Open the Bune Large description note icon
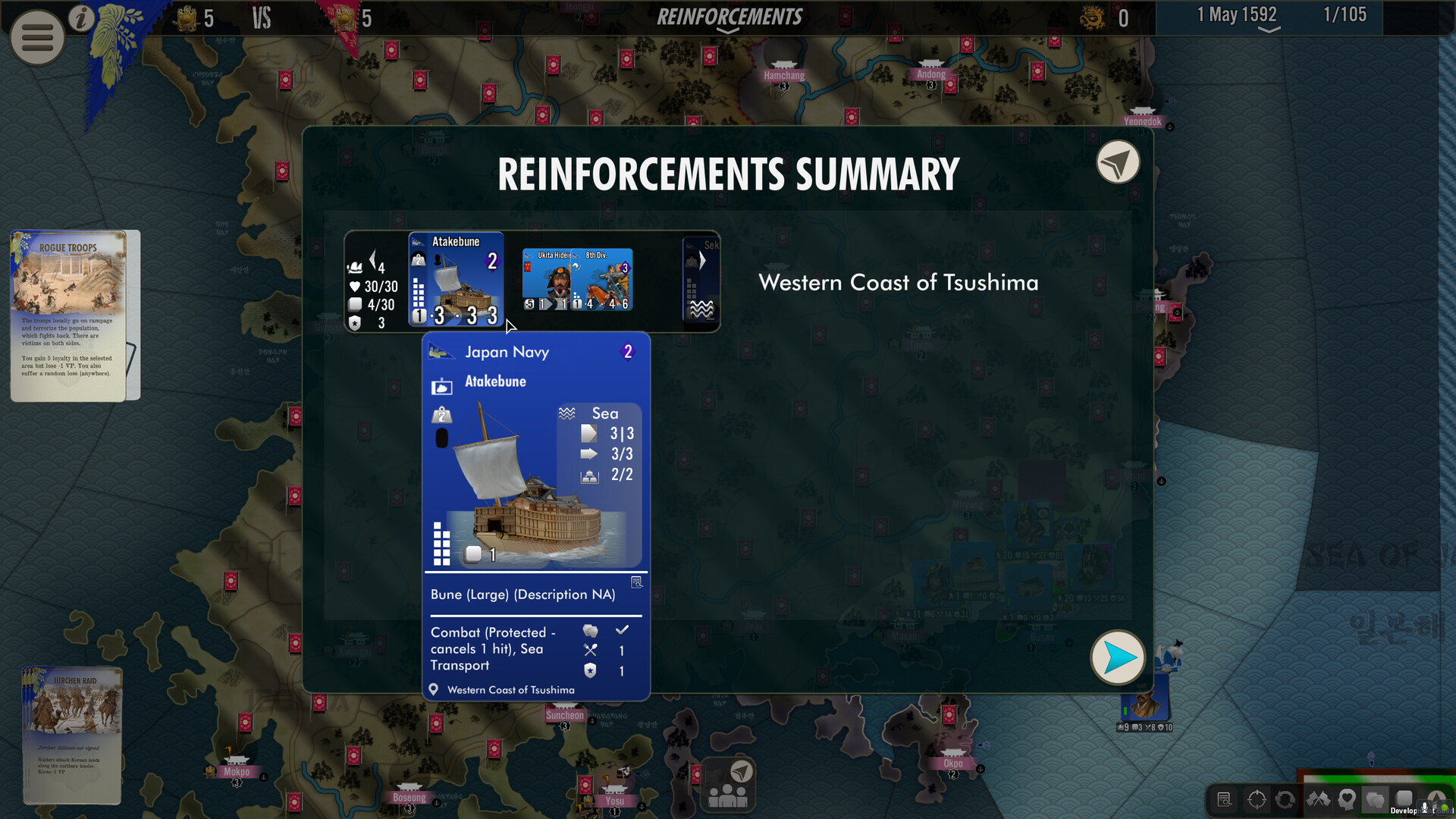Image resolution: width=1456 pixels, height=819 pixels. tap(637, 582)
